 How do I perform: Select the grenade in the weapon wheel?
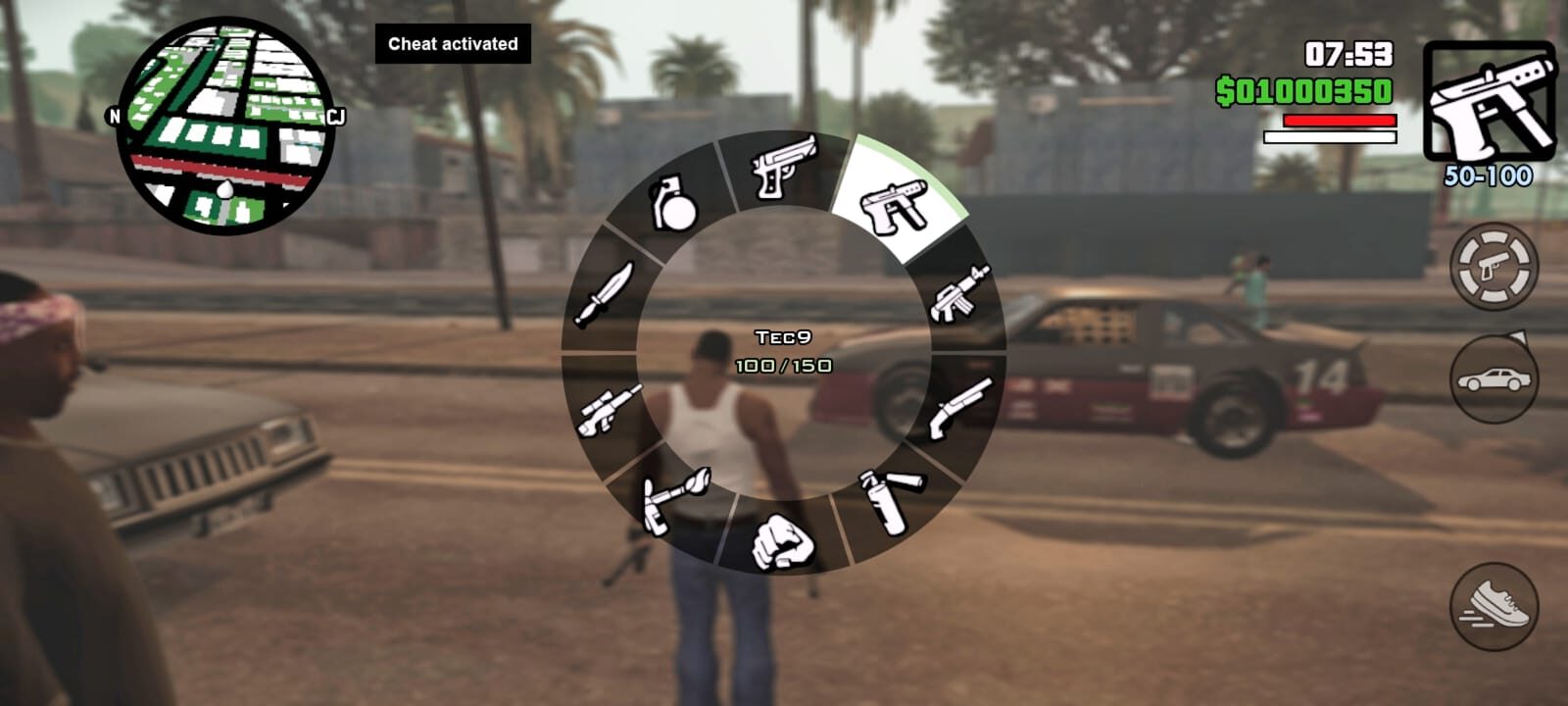(674, 203)
